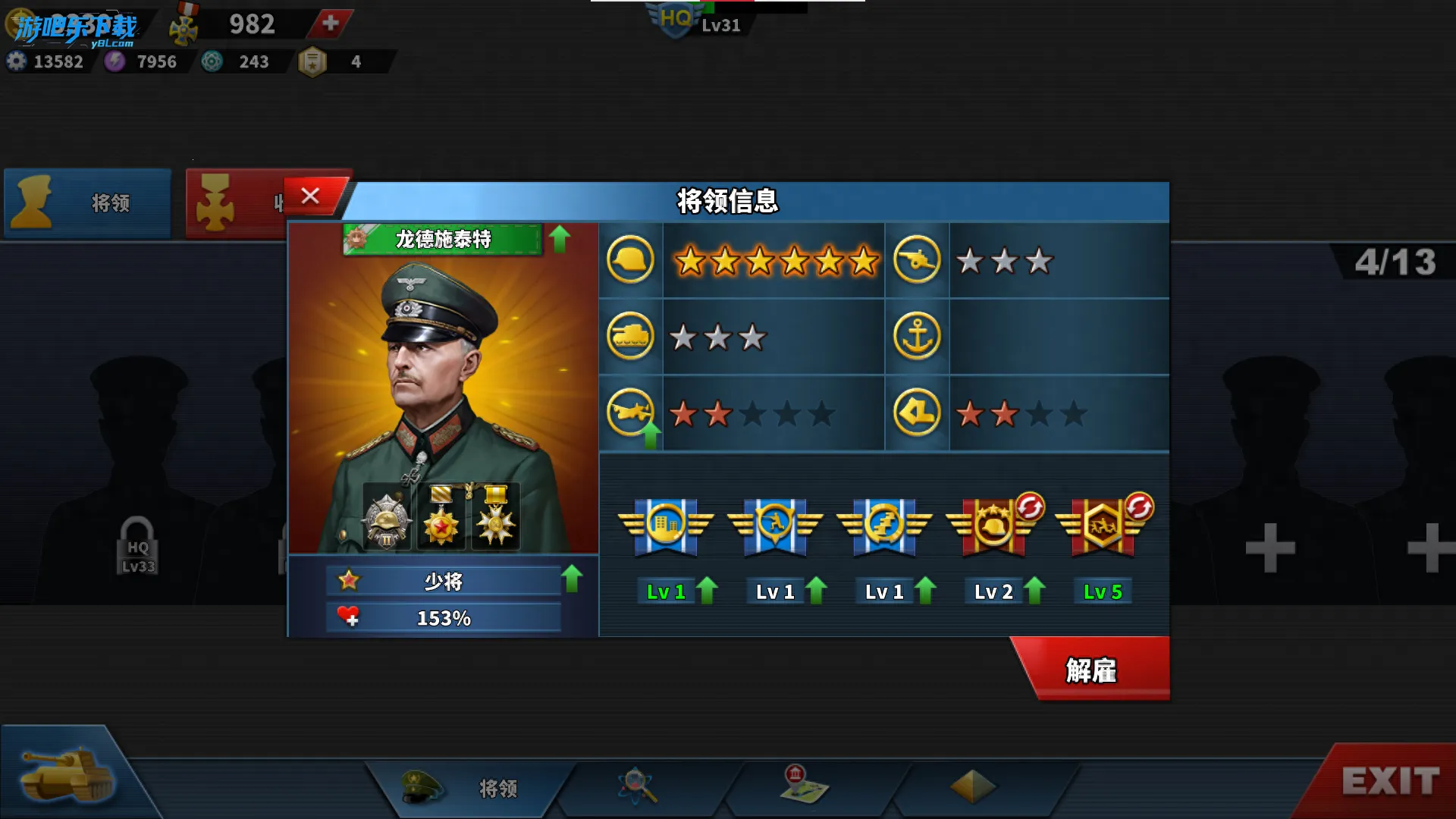Click the march mobility rating icon
This screenshot has width=1456, height=819.
[x=917, y=412]
